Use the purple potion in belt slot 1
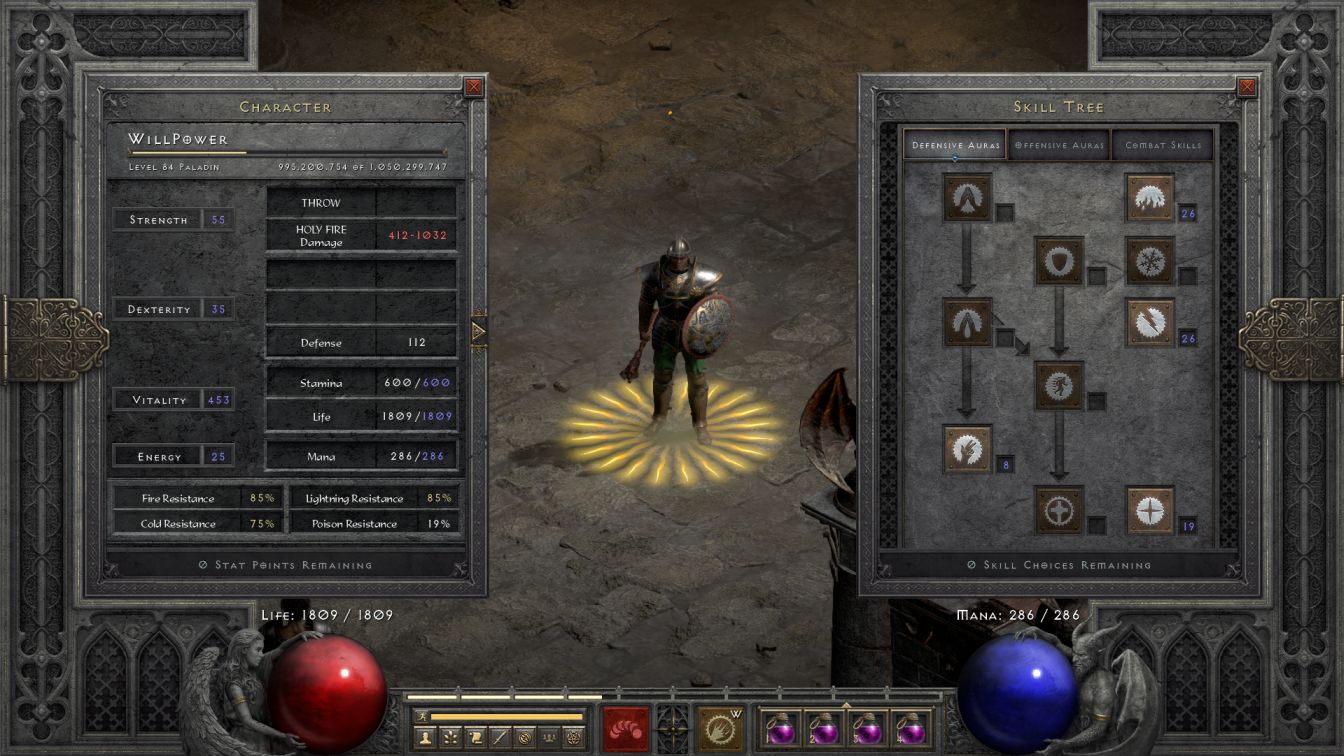1344x756 pixels. 781,730
